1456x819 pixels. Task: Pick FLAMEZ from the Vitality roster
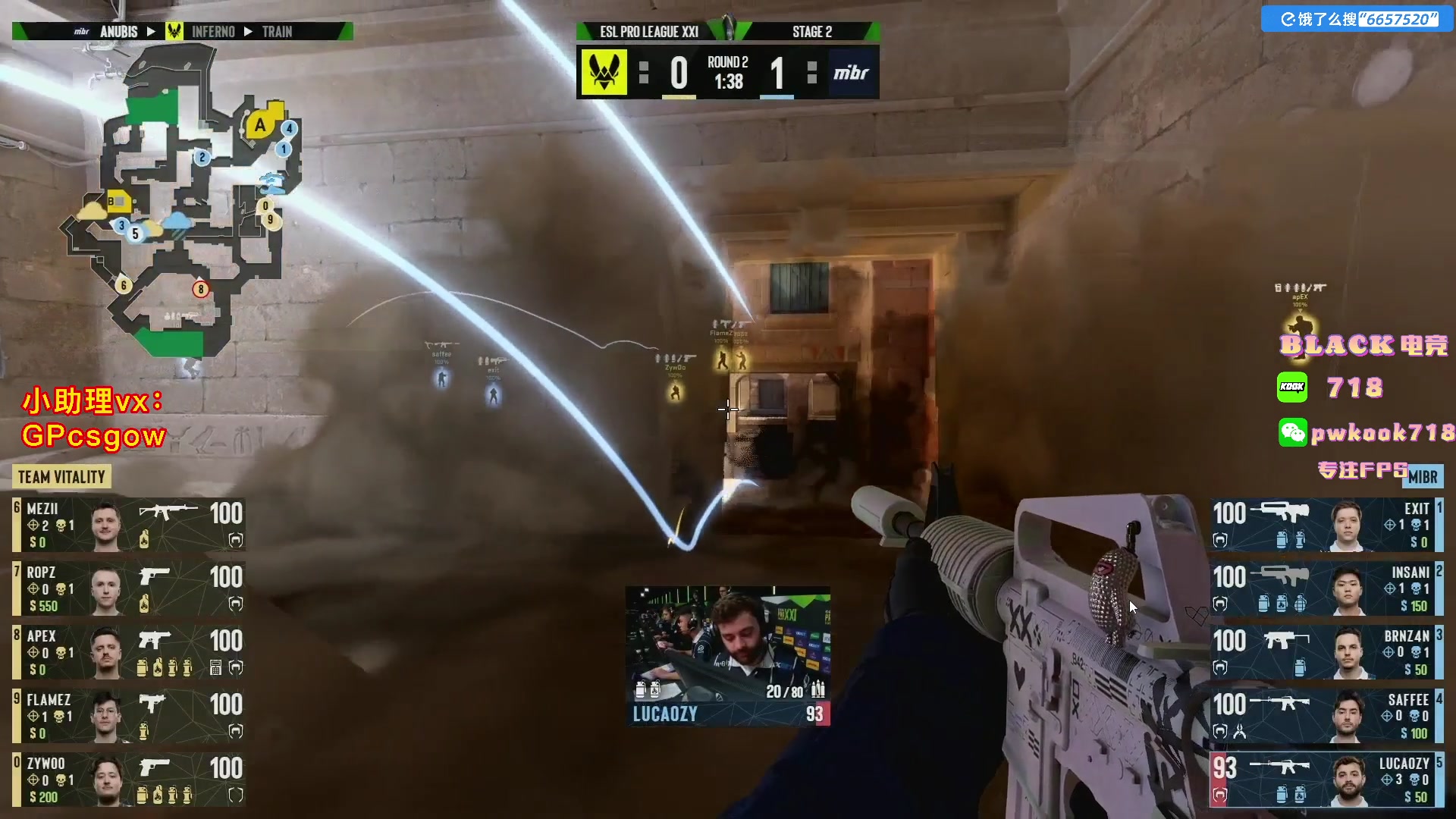click(x=129, y=716)
